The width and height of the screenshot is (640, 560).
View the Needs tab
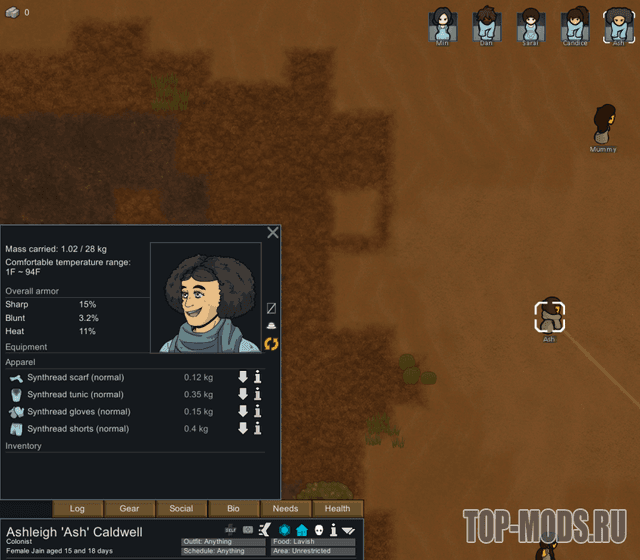[285, 509]
